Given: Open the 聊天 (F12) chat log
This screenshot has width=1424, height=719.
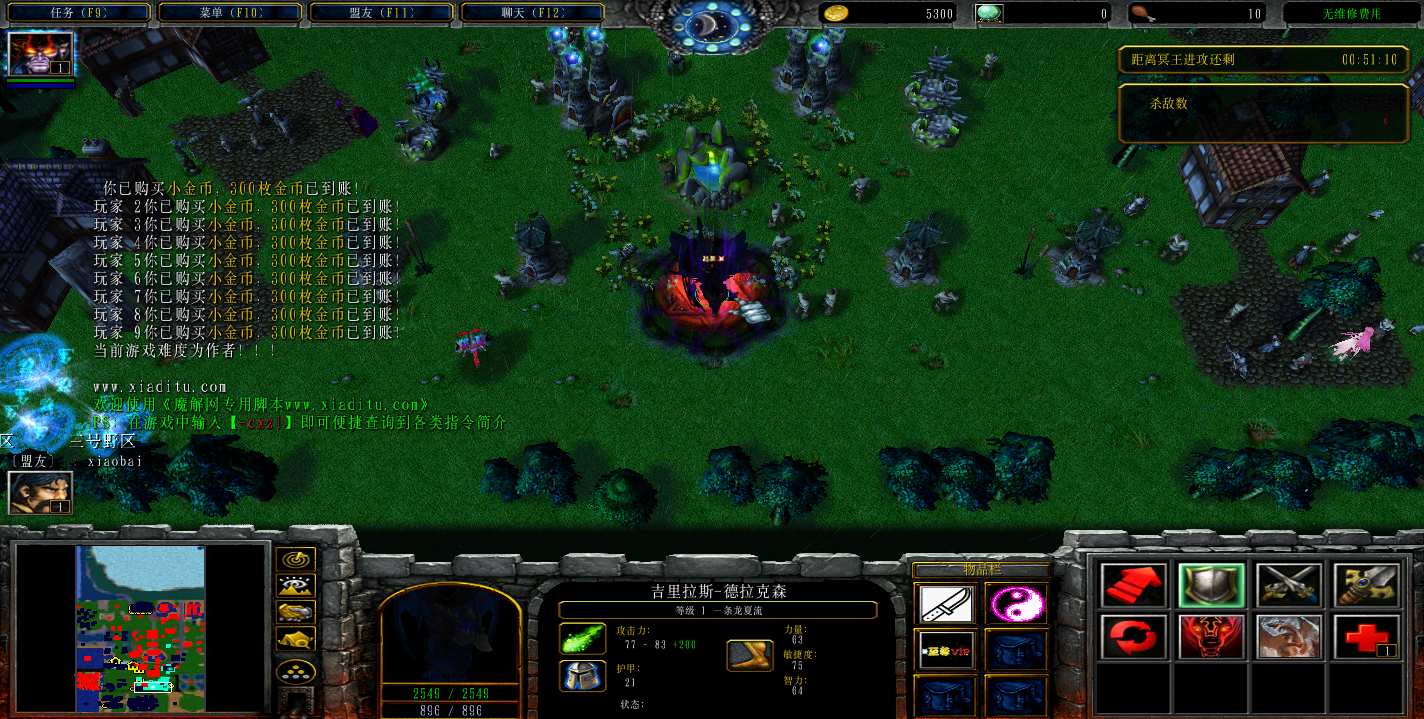Looking at the screenshot, I should click(x=532, y=13).
